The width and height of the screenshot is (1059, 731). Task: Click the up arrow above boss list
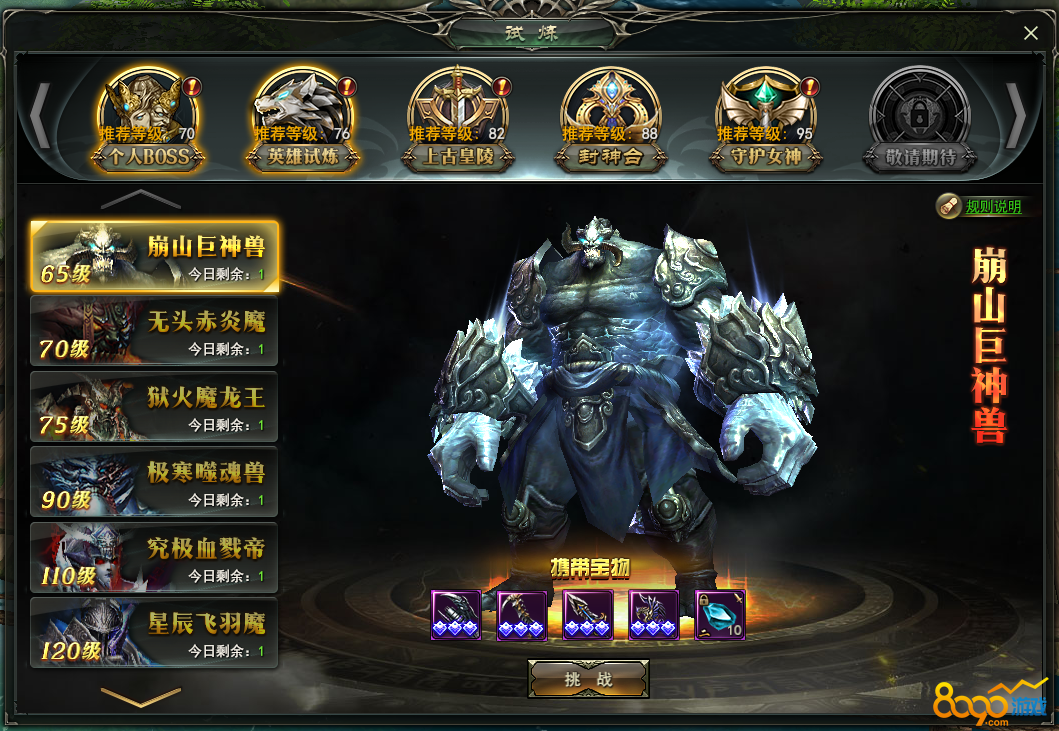pos(140,199)
